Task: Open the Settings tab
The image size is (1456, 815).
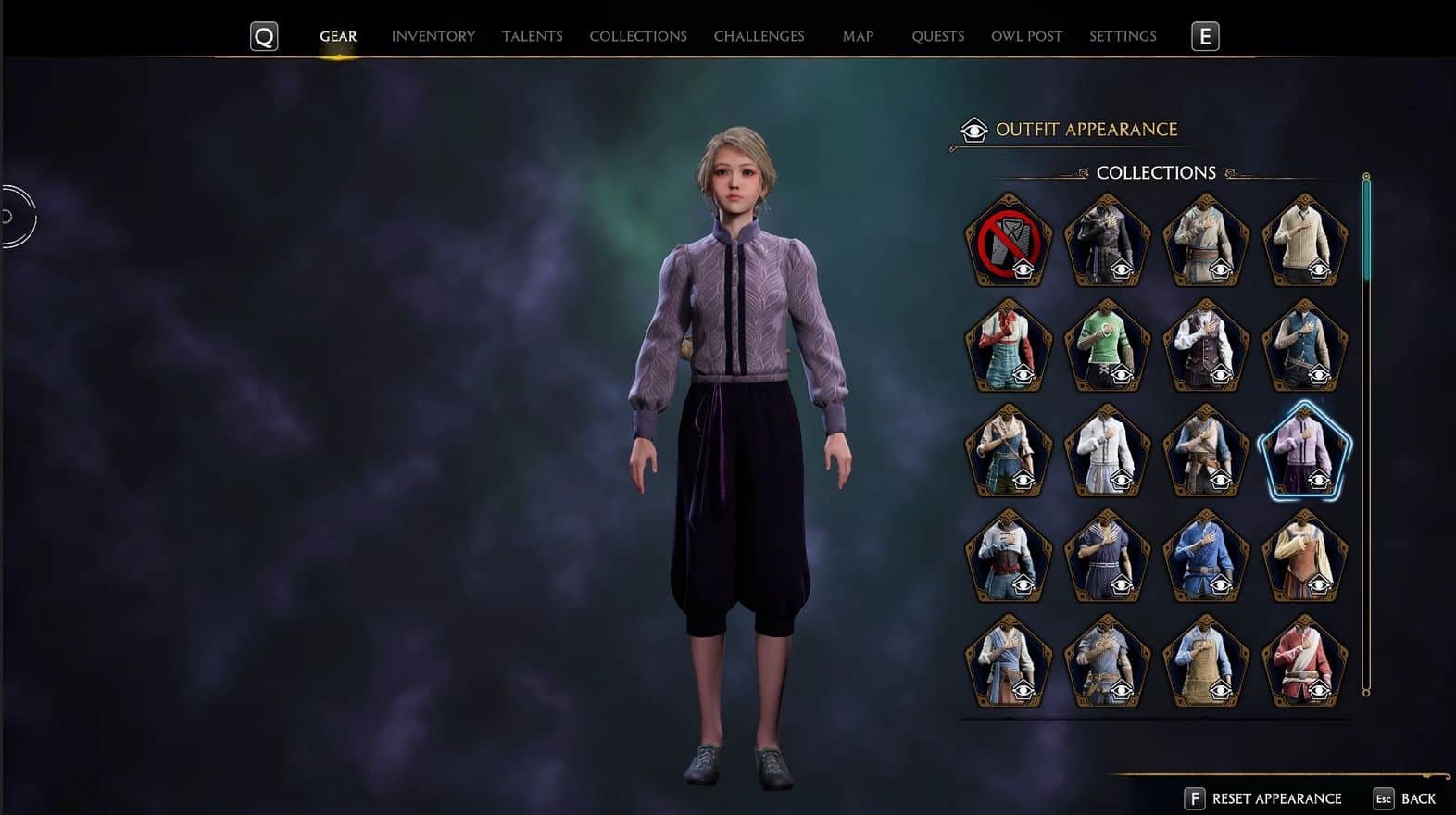Action: tap(1123, 36)
